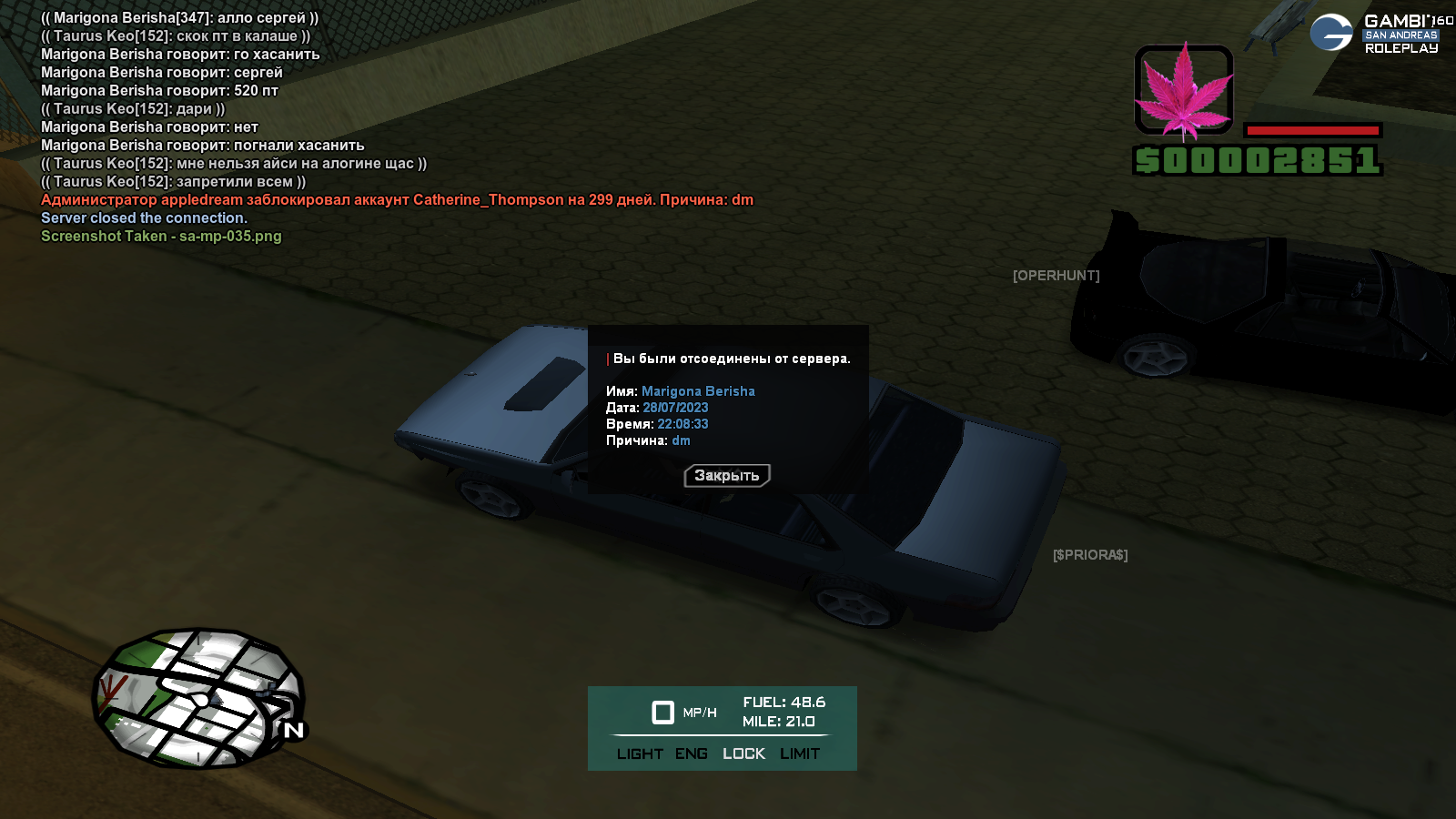Select the pink leaf weapon icon
1456x819 pixels.
1183,90
